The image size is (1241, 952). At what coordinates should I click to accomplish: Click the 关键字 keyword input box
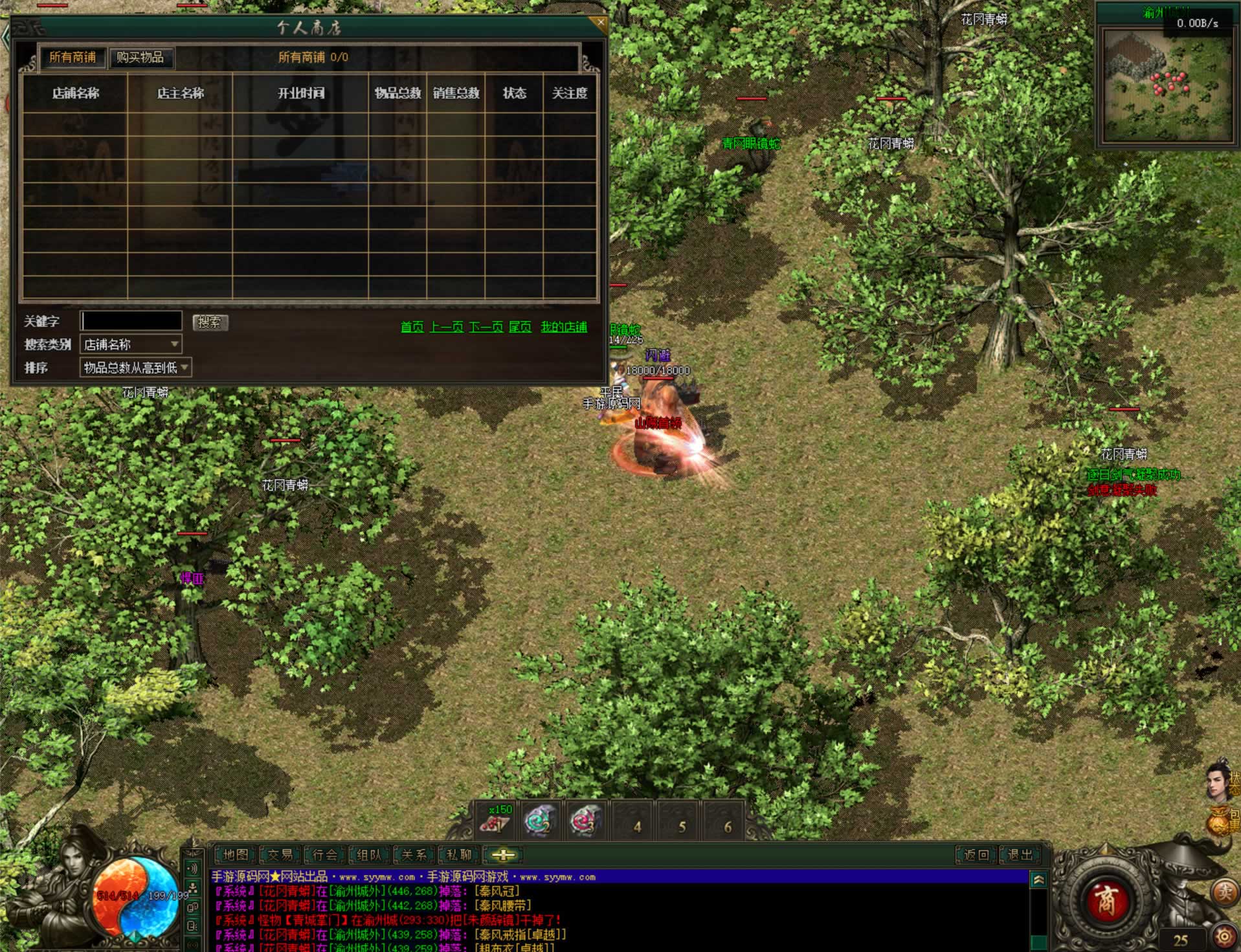131,321
